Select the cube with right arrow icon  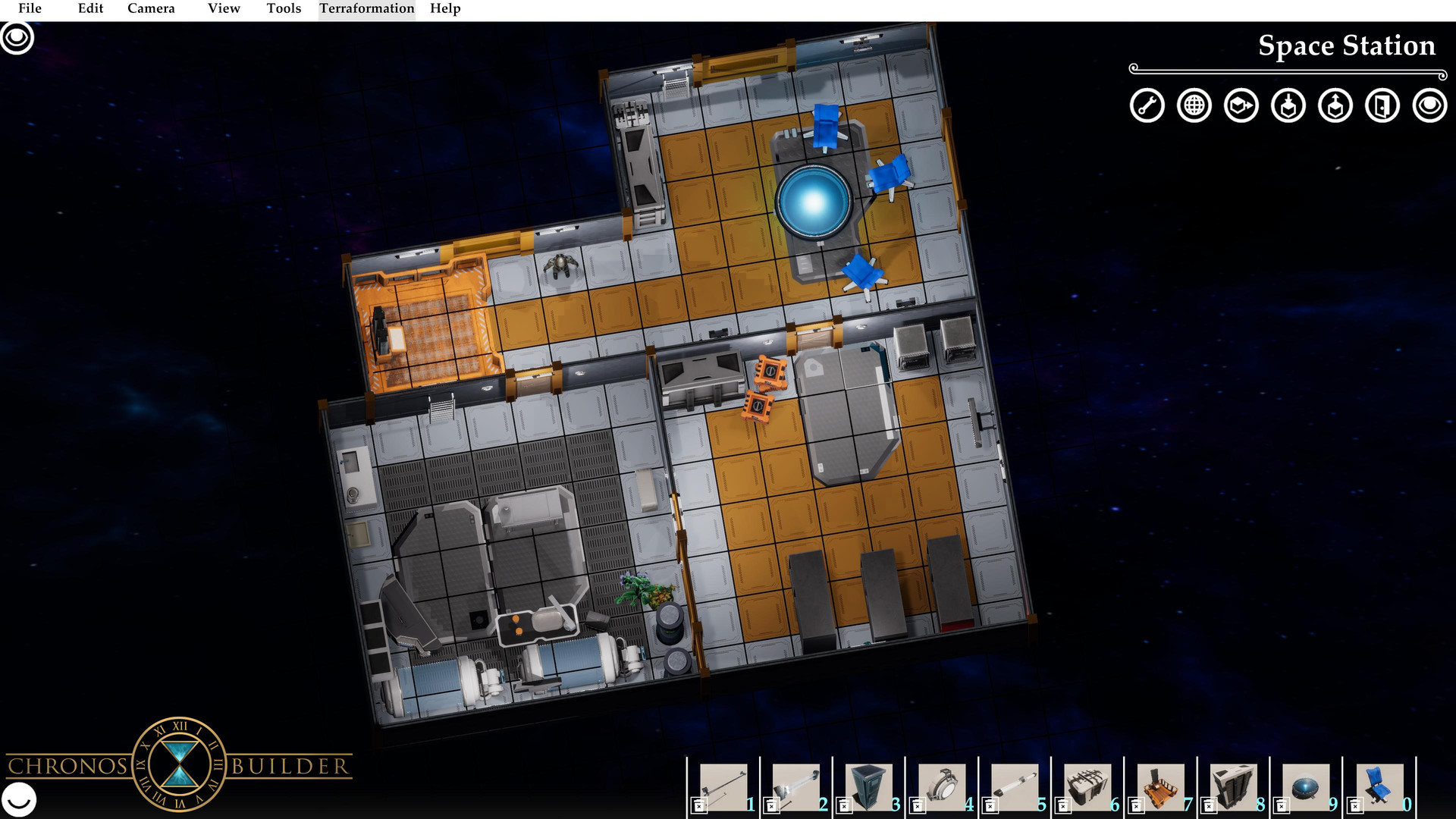(1241, 105)
